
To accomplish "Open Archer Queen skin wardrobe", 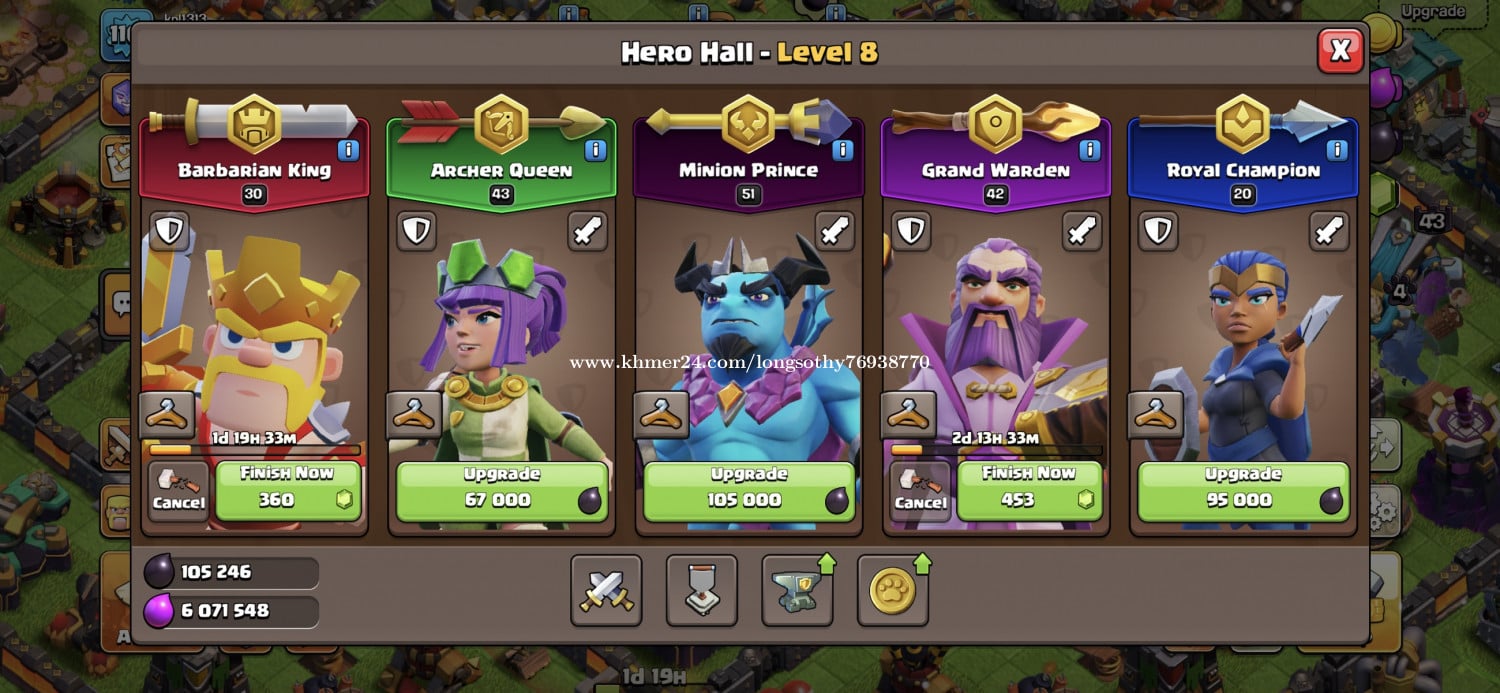I will [x=414, y=415].
